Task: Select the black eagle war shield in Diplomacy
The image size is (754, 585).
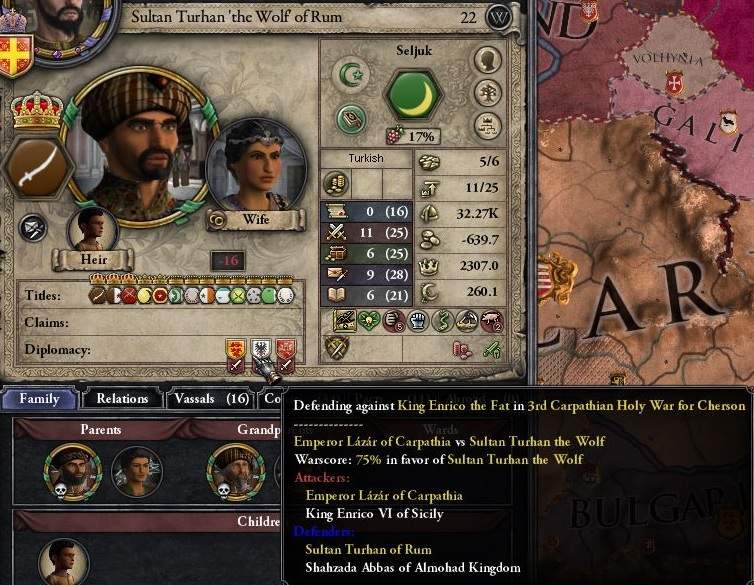Action: pos(261,350)
